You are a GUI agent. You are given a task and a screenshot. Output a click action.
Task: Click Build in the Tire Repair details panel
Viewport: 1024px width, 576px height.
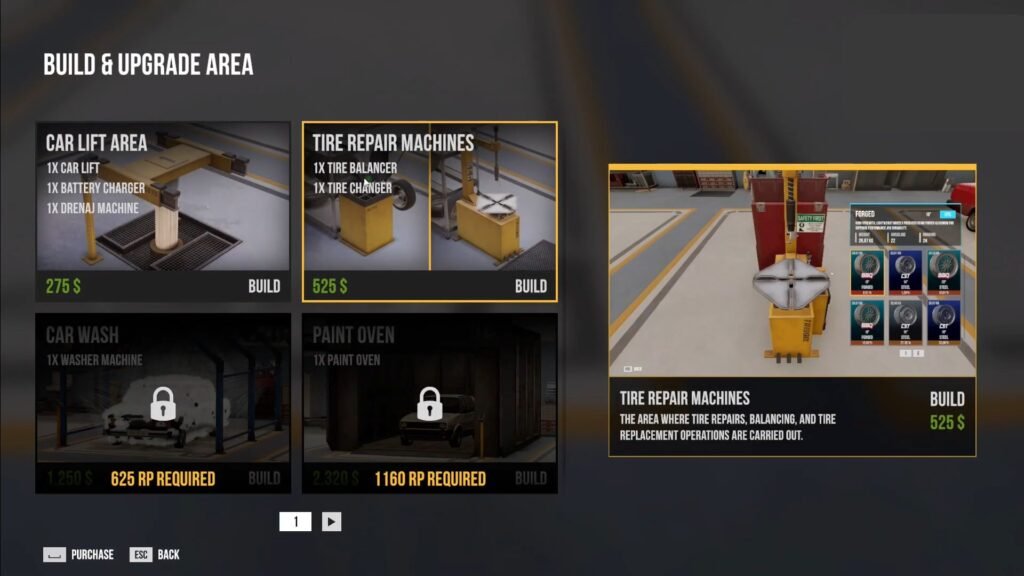coord(946,398)
